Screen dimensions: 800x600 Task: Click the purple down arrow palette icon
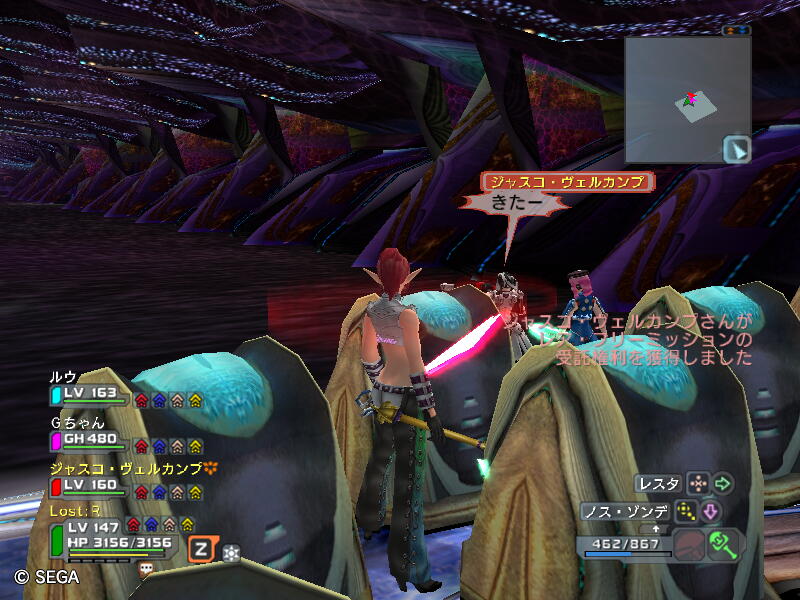(x=711, y=512)
